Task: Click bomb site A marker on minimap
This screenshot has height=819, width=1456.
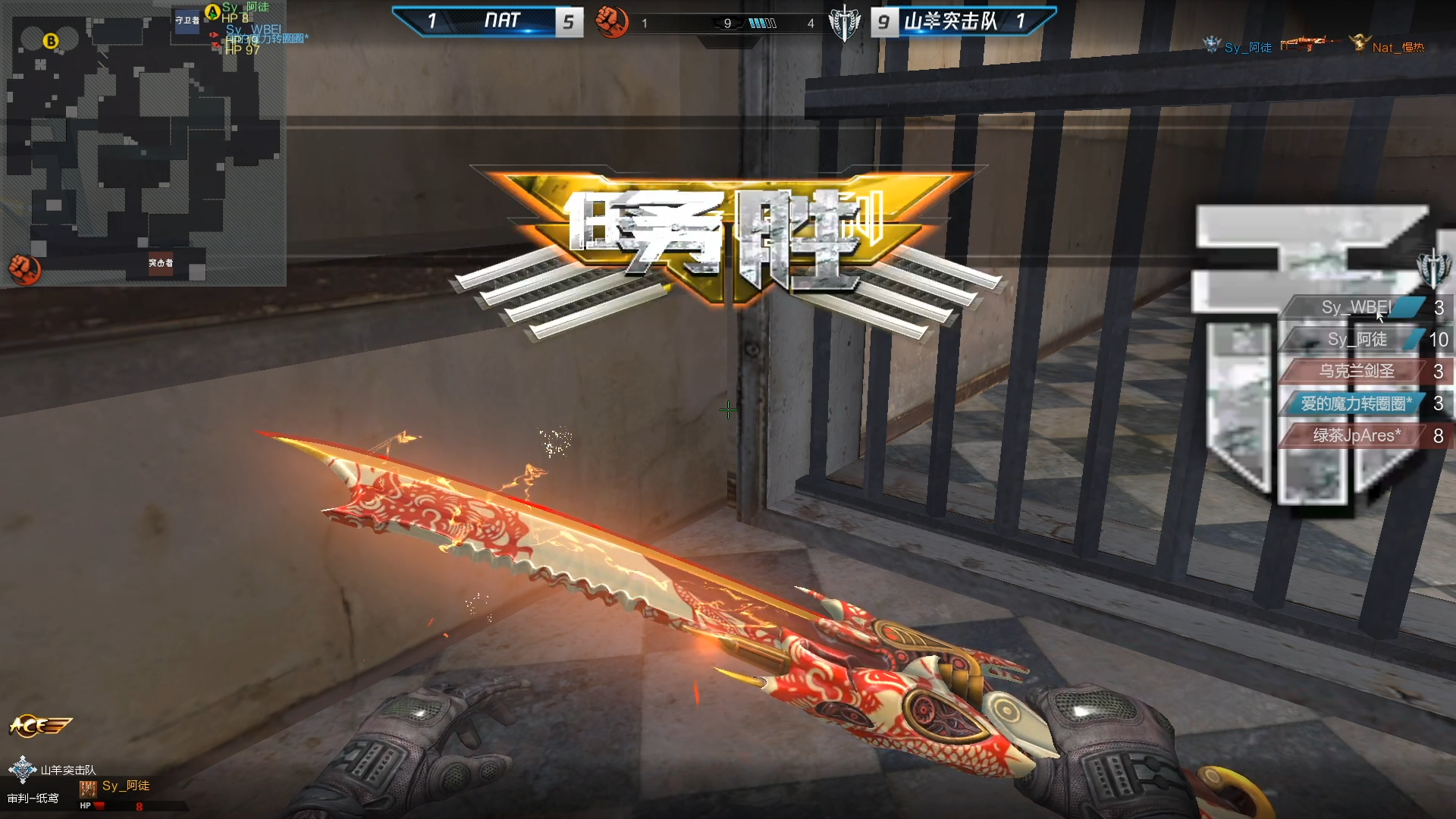Action: click(x=212, y=11)
